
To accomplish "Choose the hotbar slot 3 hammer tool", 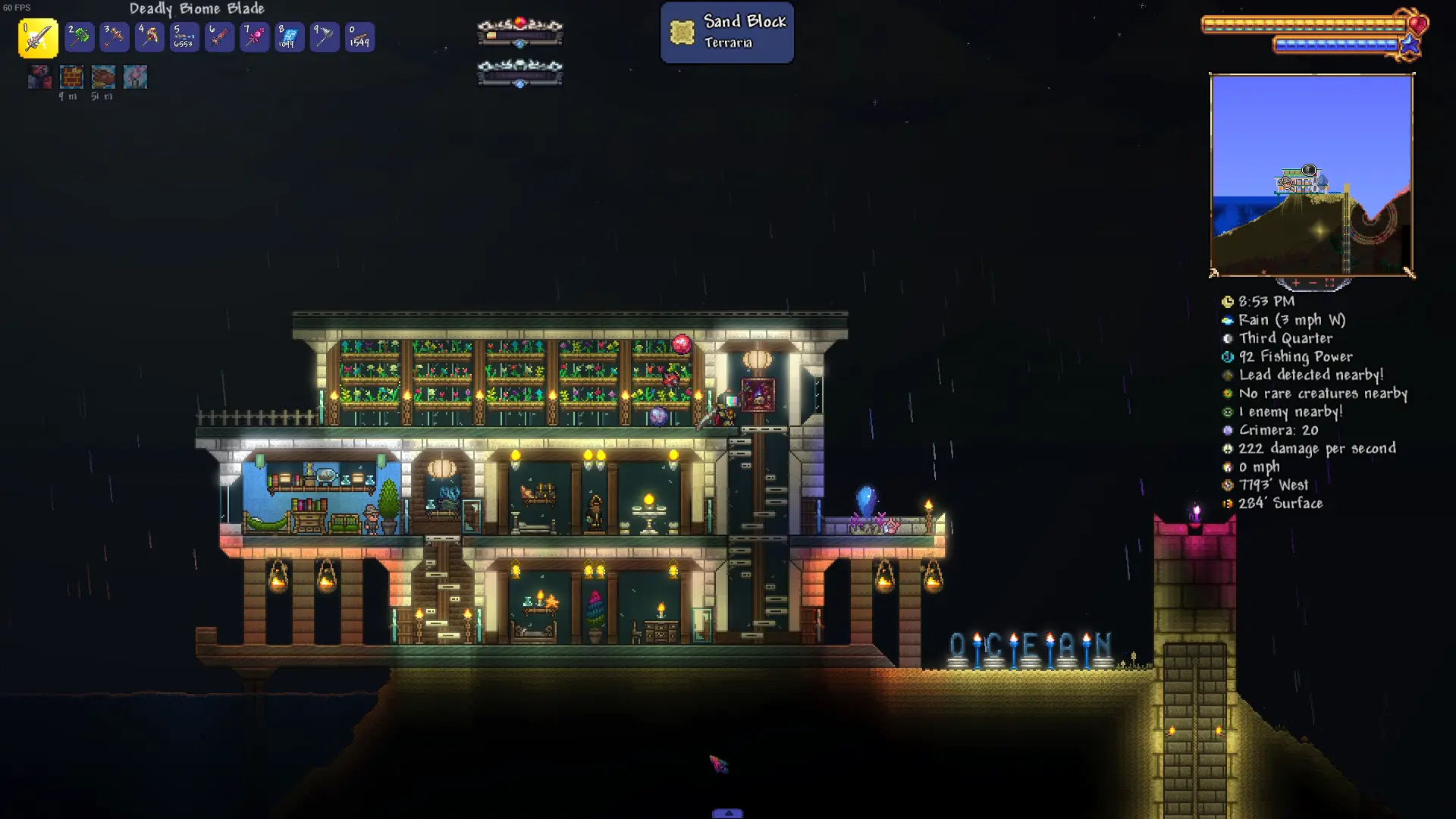I will pyautogui.click(x=115, y=37).
